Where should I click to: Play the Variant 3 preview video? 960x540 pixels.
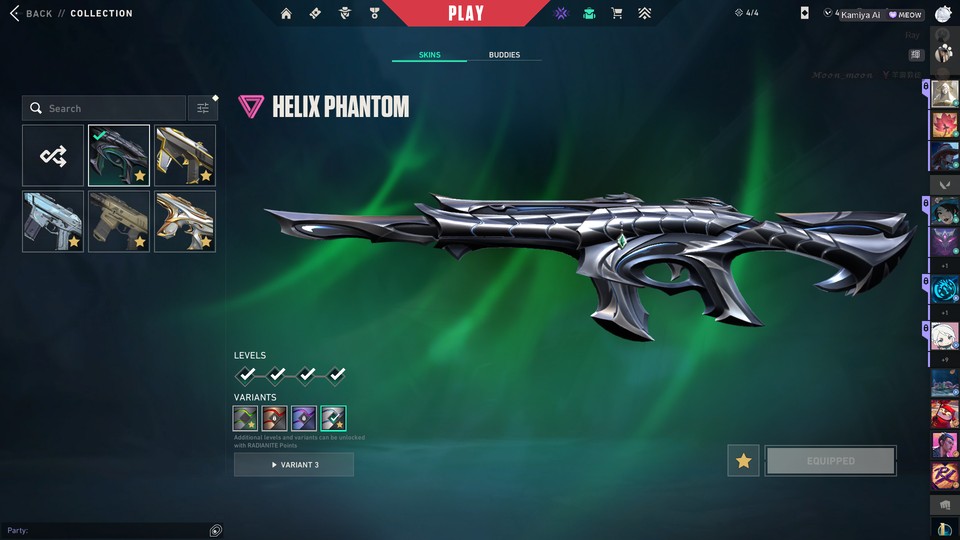coord(294,465)
